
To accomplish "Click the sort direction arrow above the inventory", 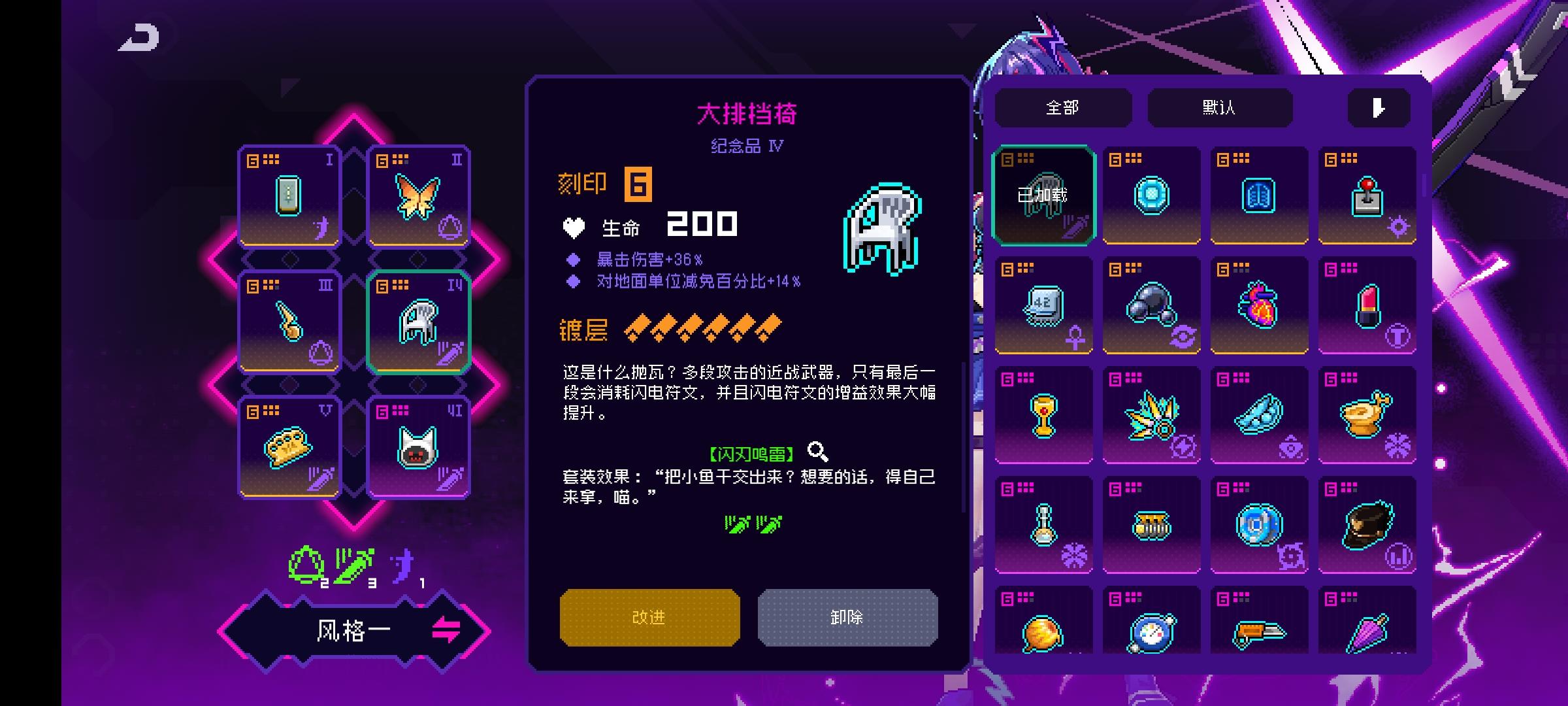I will 1379,107.
